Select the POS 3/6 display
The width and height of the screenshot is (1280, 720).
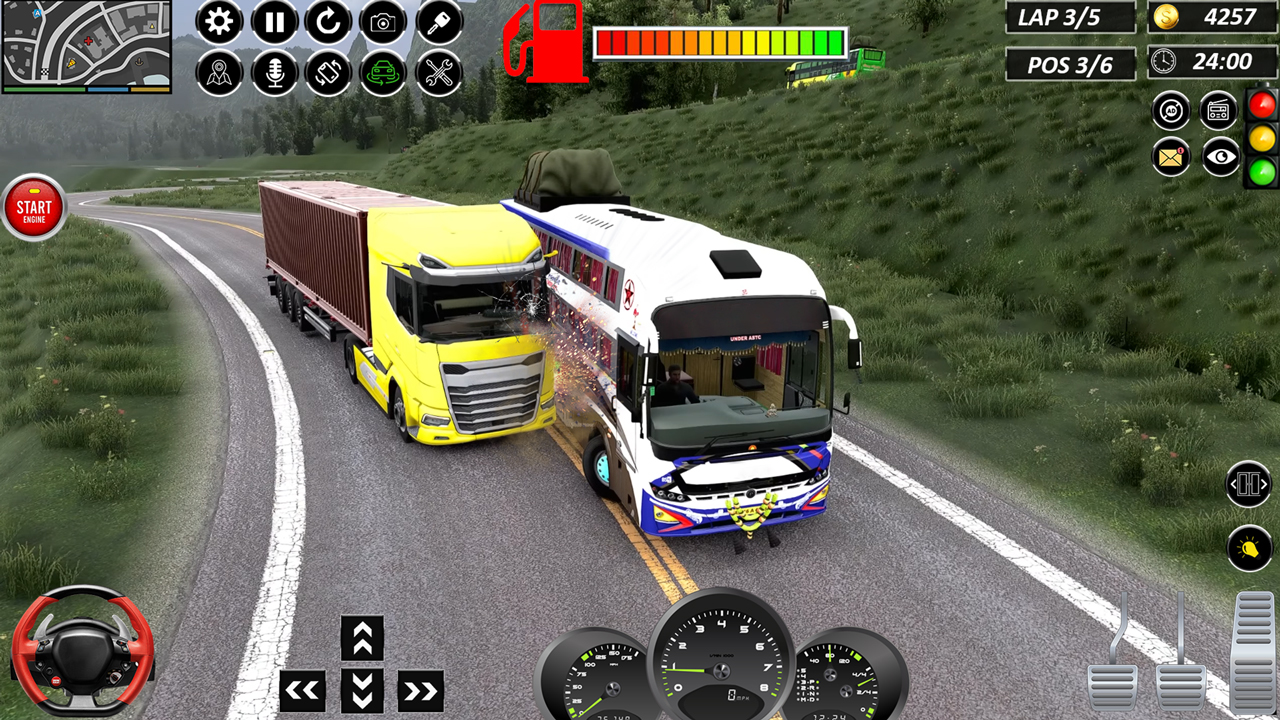(x=1068, y=62)
